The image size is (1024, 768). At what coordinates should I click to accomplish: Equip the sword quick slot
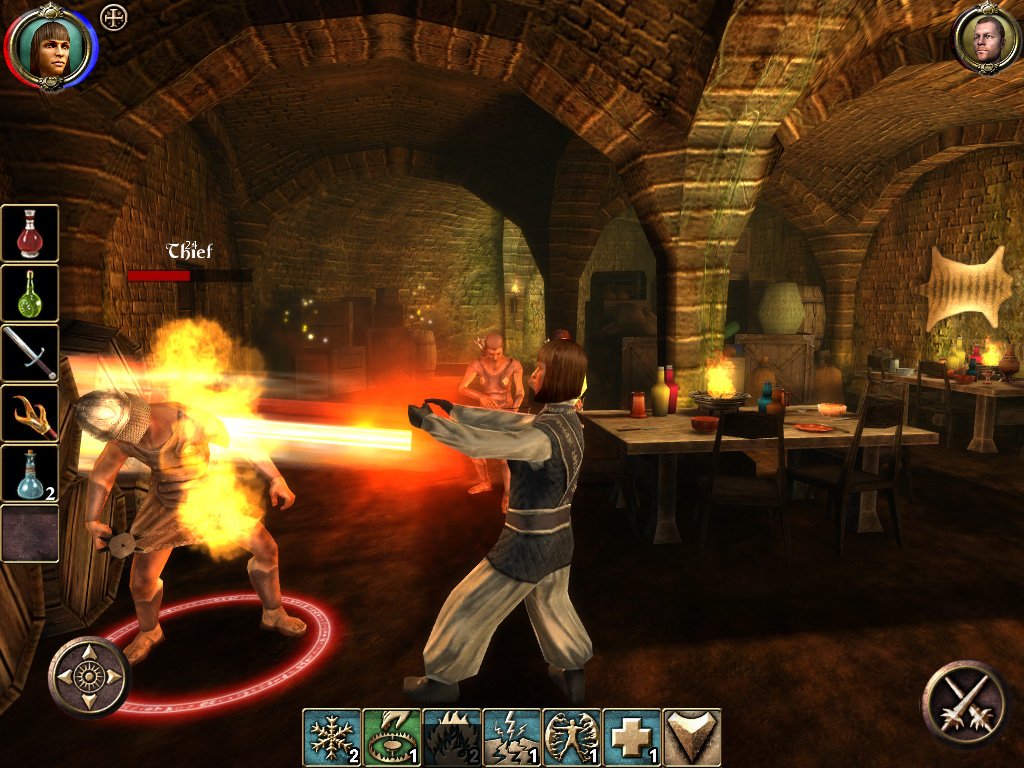pos(30,353)
